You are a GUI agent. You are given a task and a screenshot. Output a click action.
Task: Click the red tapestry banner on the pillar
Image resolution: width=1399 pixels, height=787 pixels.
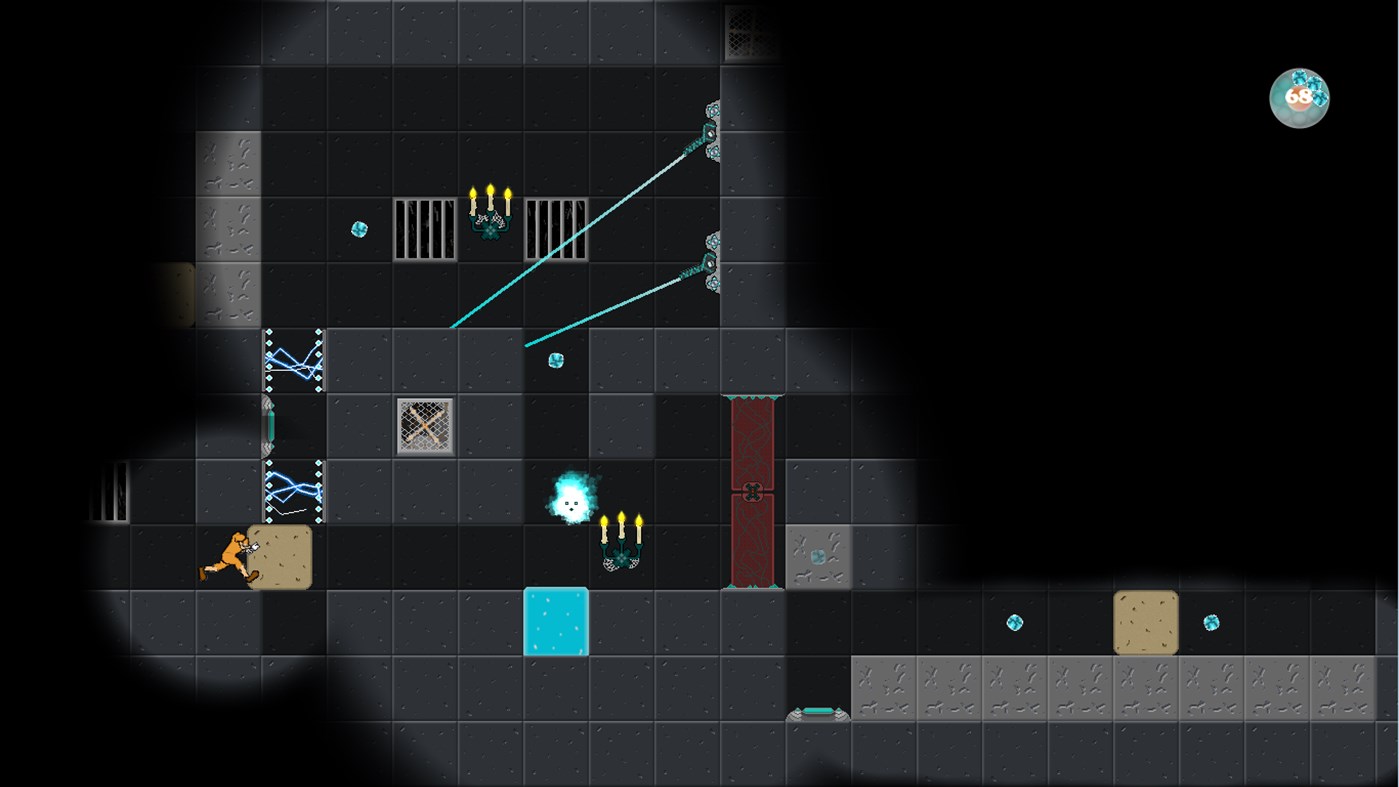pos(753,490)
